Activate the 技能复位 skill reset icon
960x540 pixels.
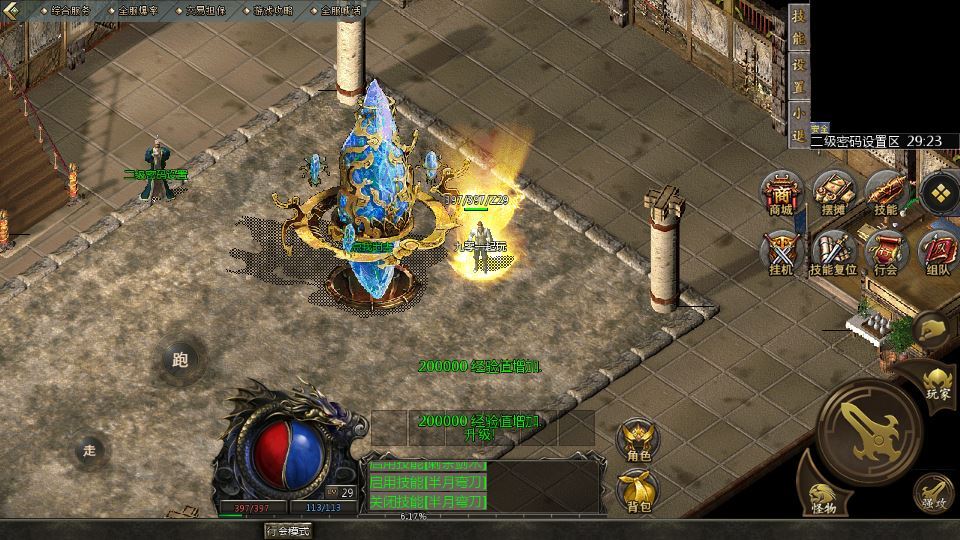[x=832, y=252]
